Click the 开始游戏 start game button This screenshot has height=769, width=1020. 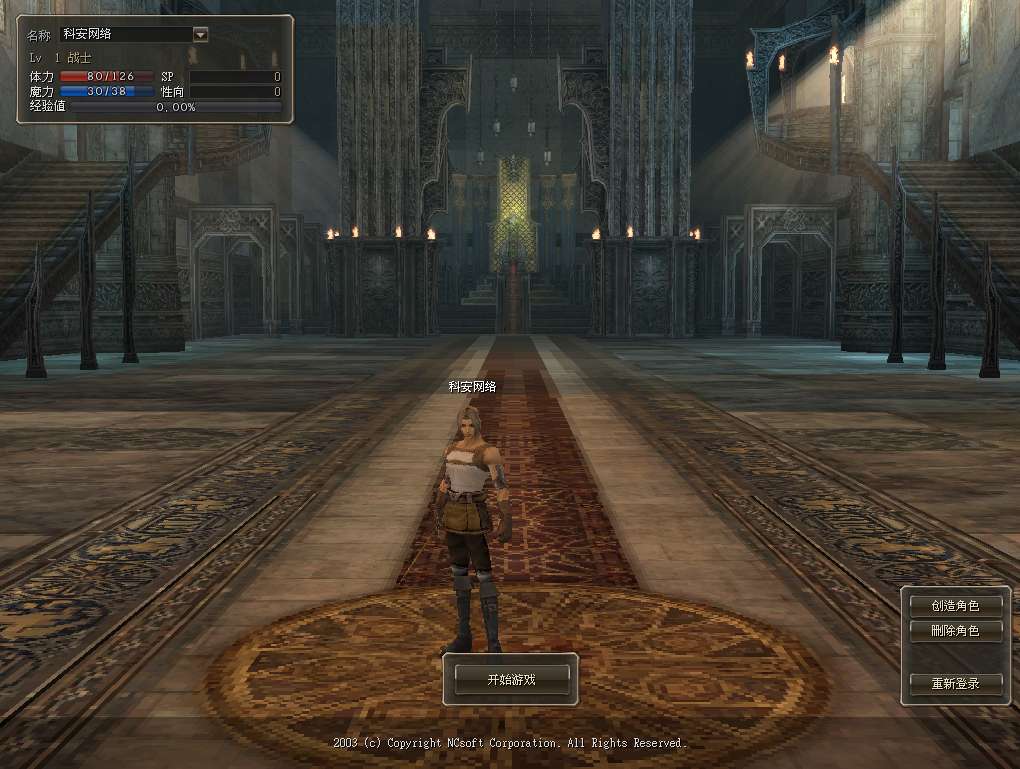511,679
